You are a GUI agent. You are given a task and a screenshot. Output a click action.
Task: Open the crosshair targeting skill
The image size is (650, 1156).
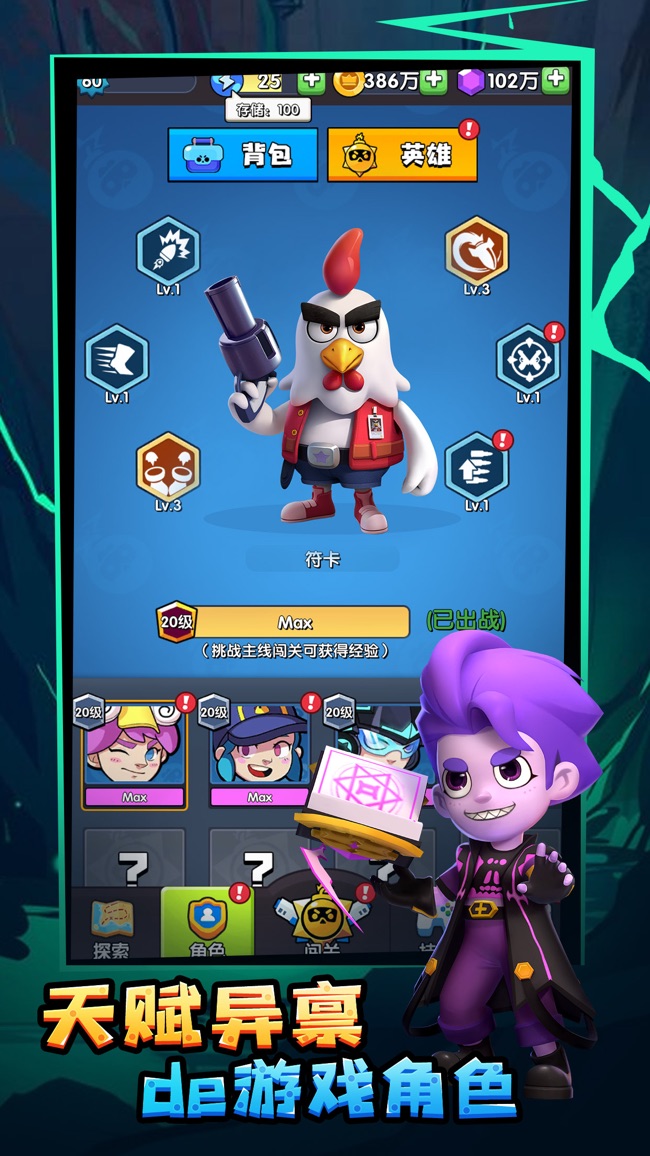point(528,358)
